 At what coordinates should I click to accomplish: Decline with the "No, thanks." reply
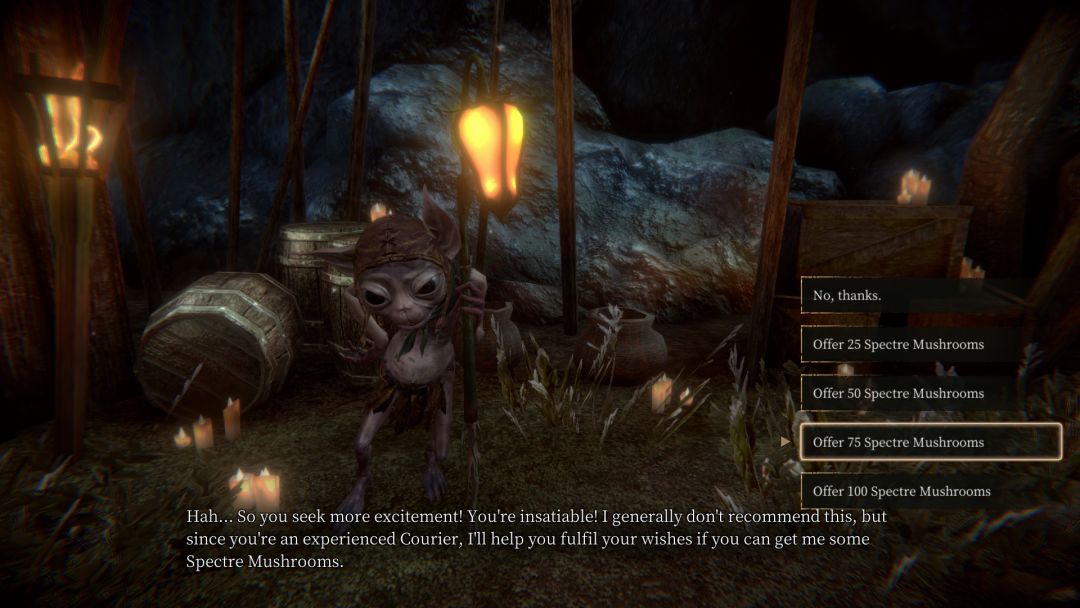930,296
